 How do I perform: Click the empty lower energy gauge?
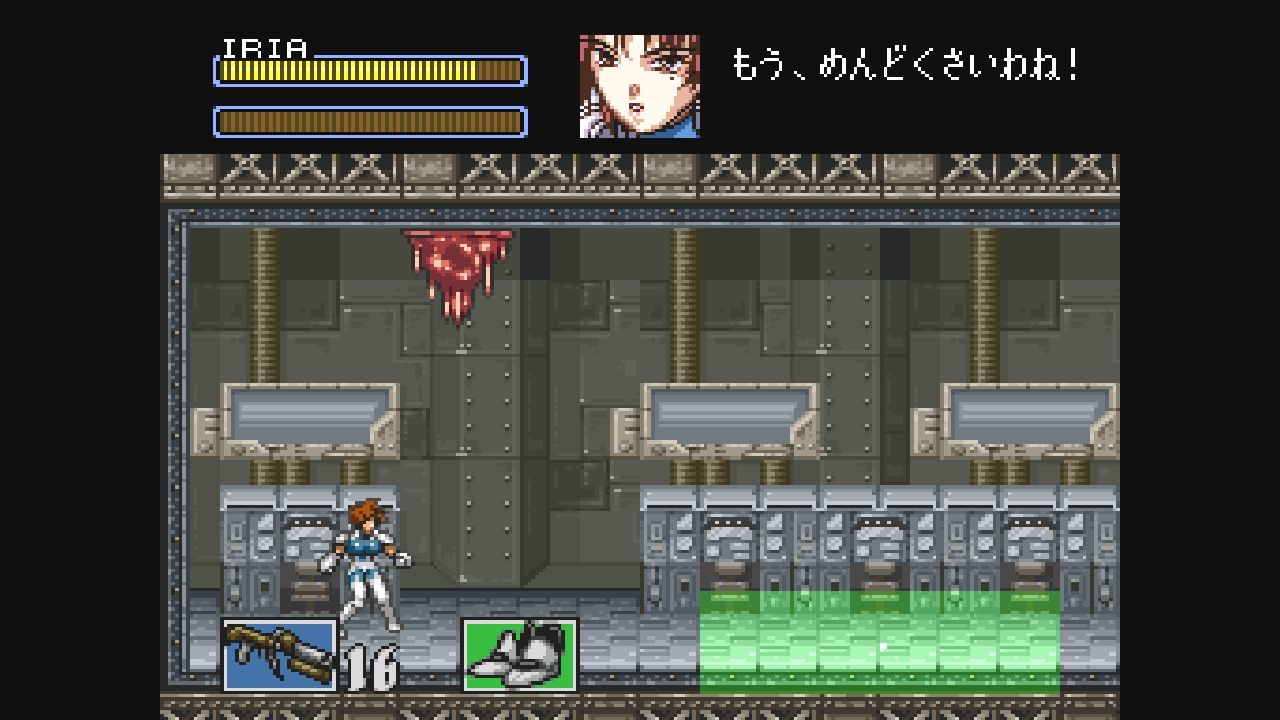pyautogui.click(x=370, y=120)
